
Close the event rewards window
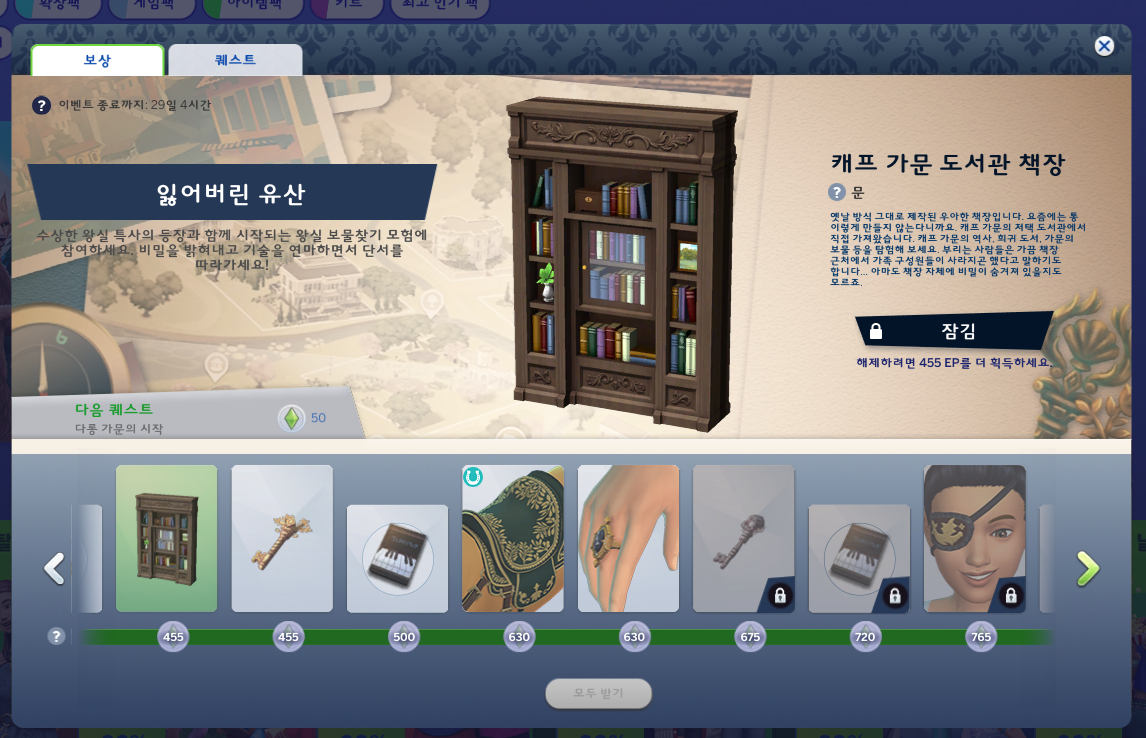(x=1104, y=46)
